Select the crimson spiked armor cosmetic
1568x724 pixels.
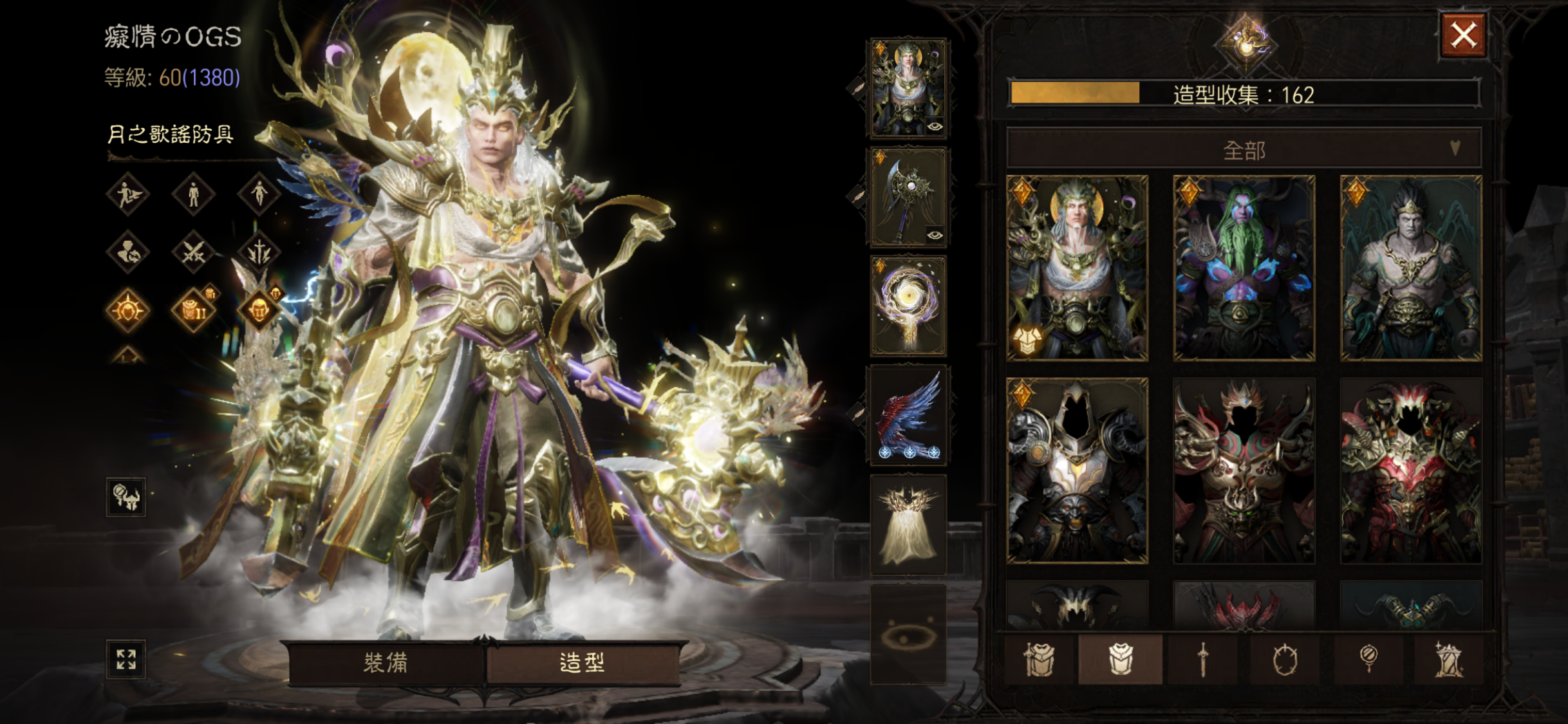point(1411,470)
